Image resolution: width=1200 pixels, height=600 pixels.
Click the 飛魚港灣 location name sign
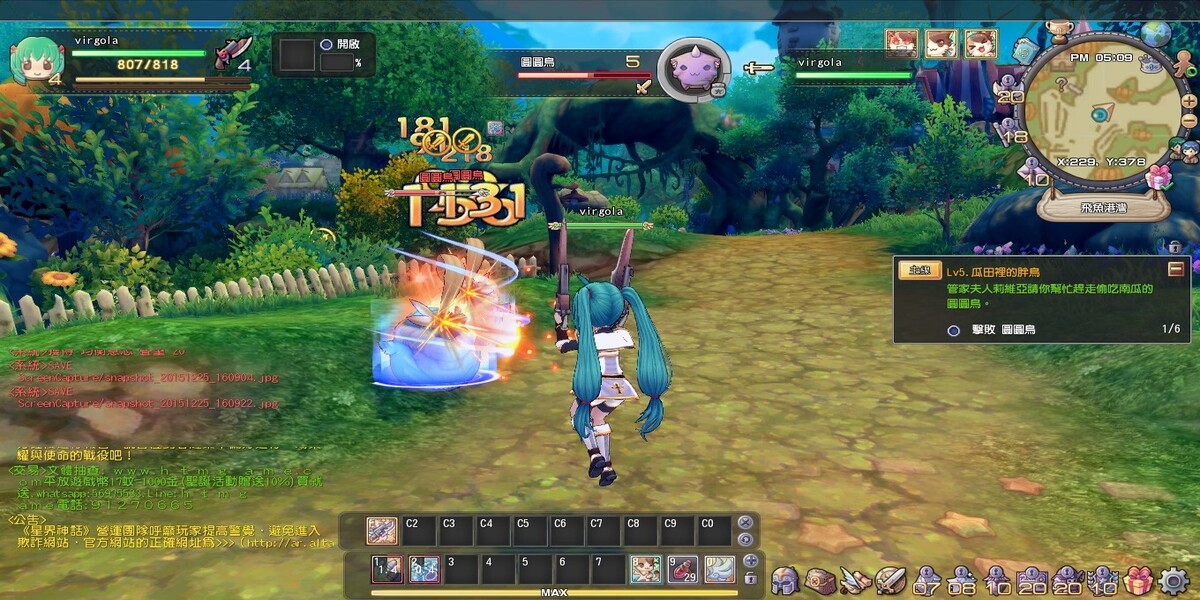pyautogui.click(x=1102, y=209)
